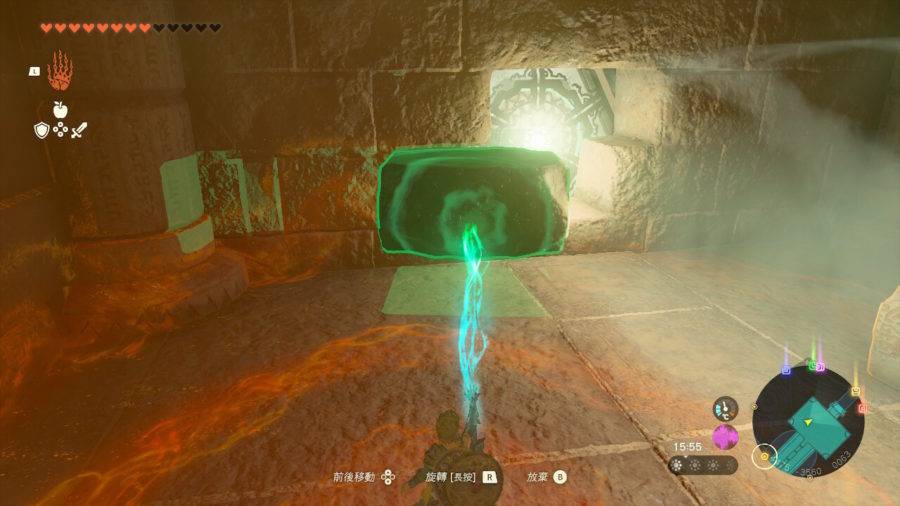Image resolution: width=900 pixels, height=506 pixels.
Task: Open the apple quick-item slot
Action: (x=60, y=108)
